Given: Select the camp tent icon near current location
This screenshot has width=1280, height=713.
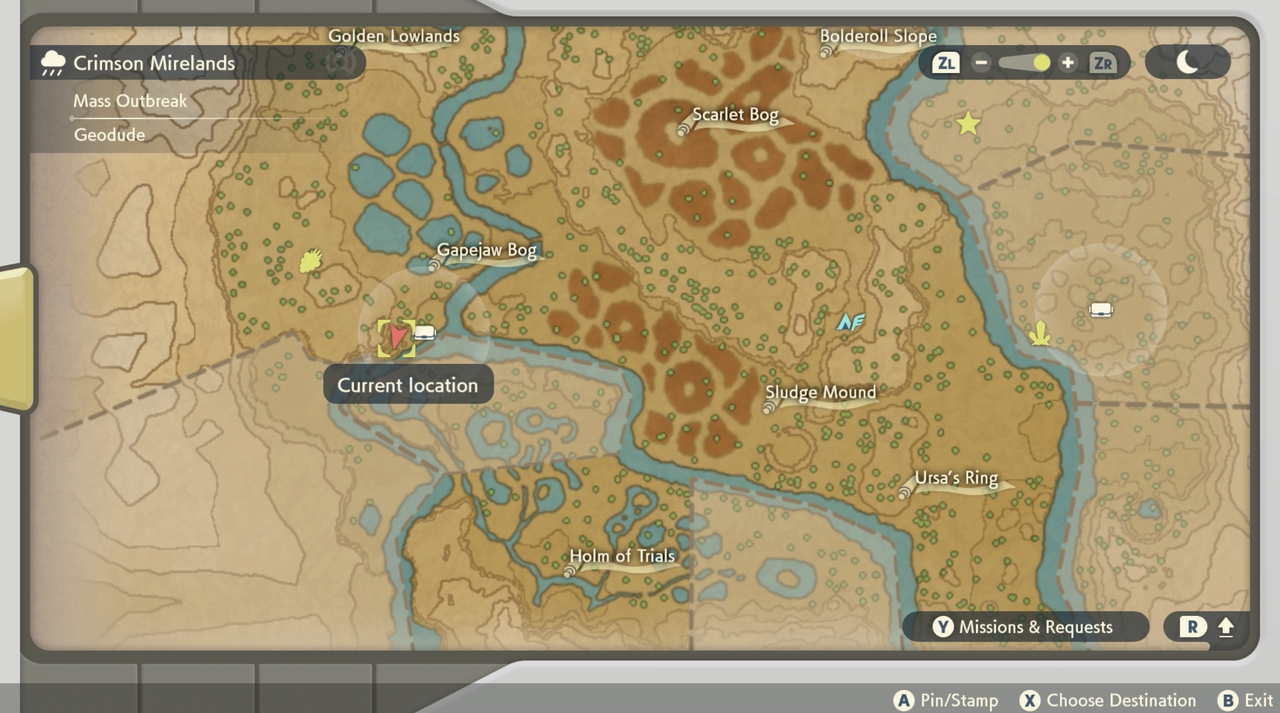Looking at the screenshot, I should point(425,333).
